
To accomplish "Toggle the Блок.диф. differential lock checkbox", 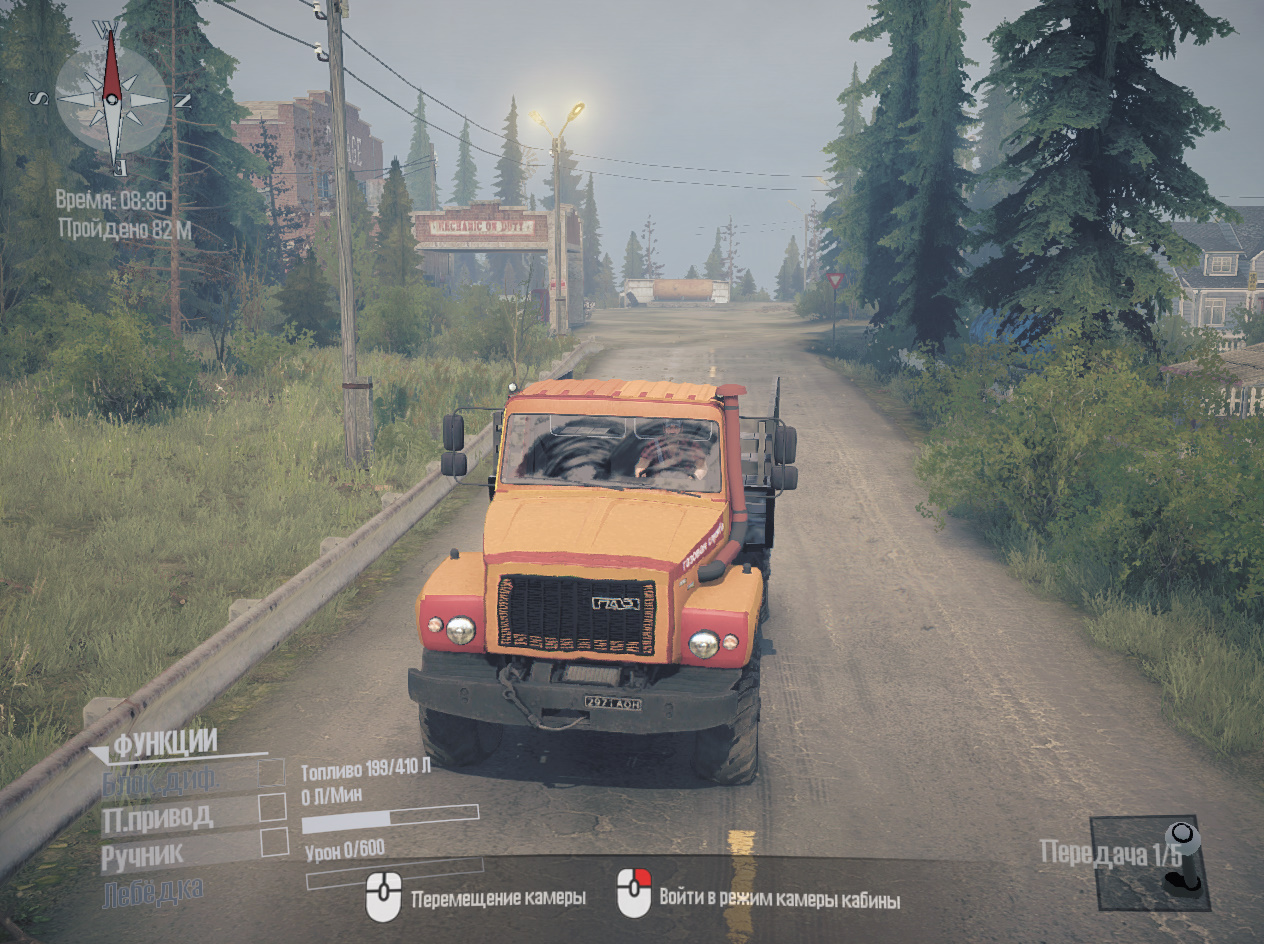I will 272,773.
